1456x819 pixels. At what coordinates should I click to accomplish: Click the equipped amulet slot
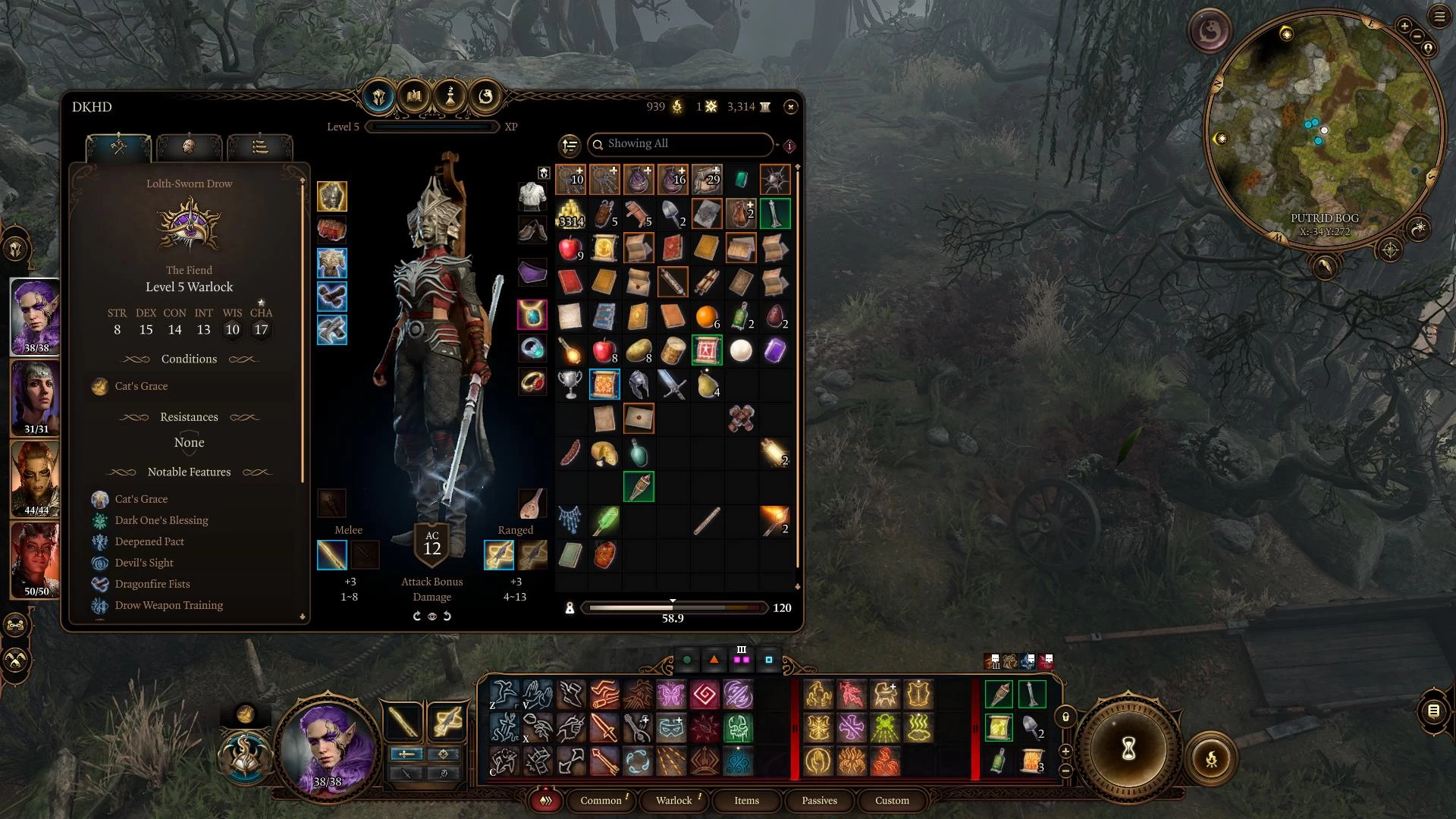532,315
